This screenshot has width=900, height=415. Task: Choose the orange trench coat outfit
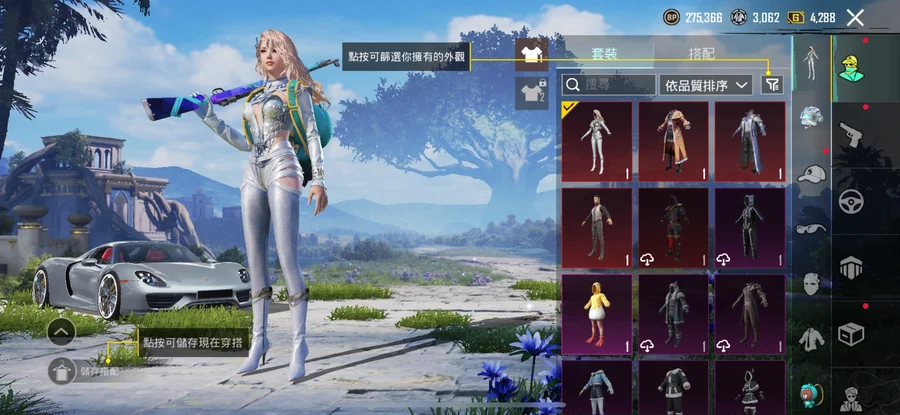tap(673, 142)
